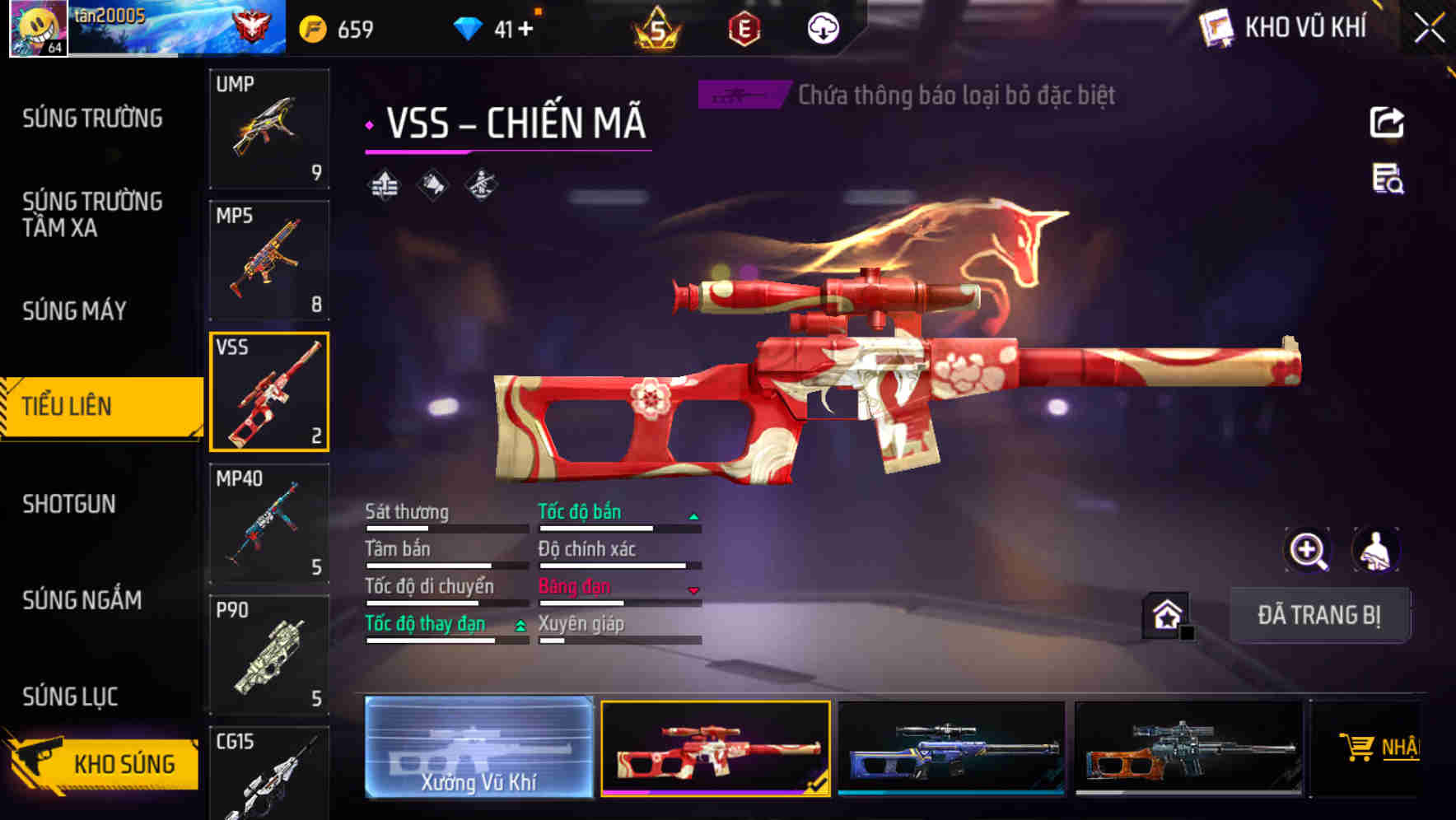Open the SÚNG TRƯỜNG TẦM XA category
Viewport: 1456px width, 820px height.
[92, 214]
